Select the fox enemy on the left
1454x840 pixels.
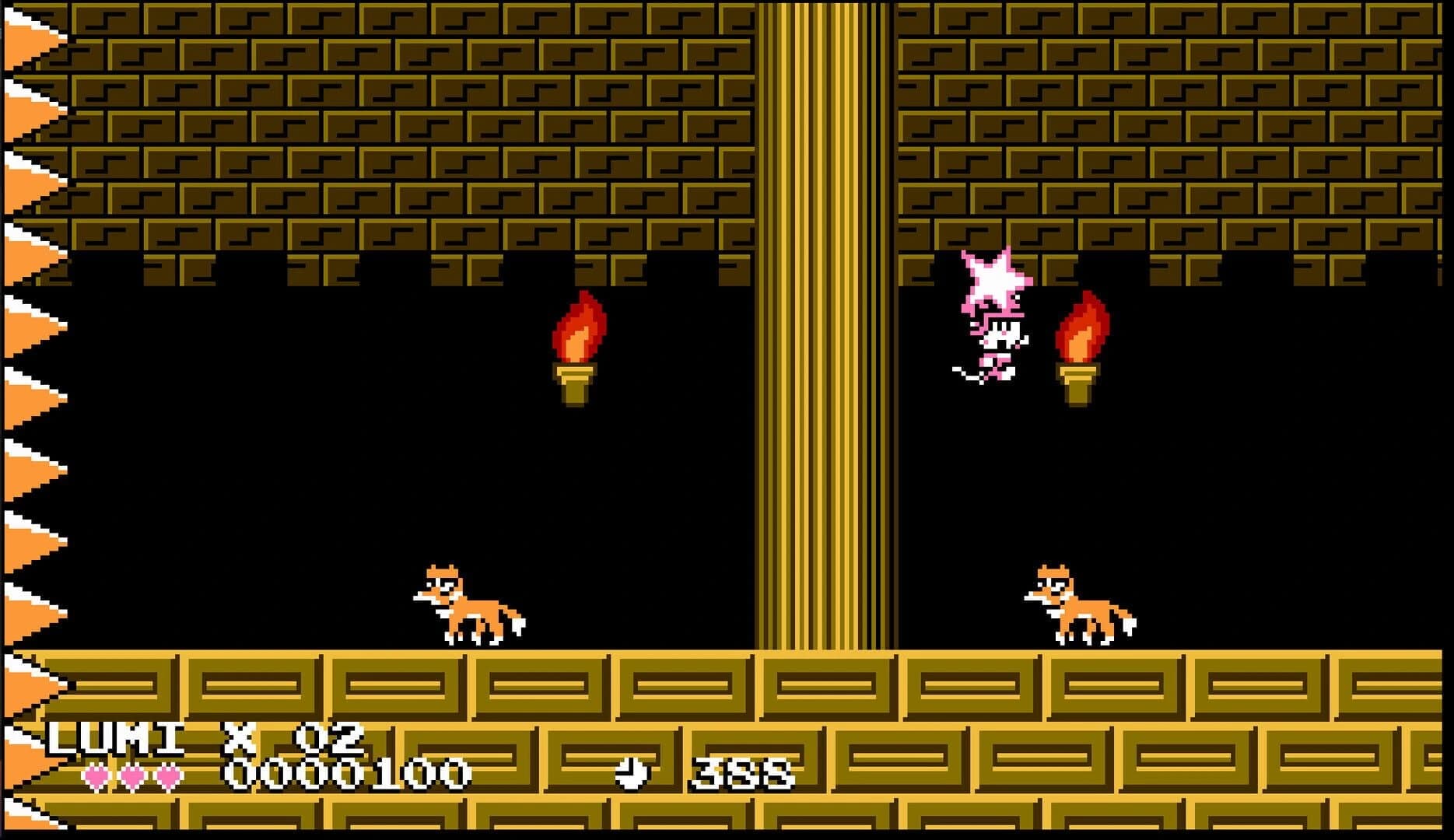(x=467, y=607)
